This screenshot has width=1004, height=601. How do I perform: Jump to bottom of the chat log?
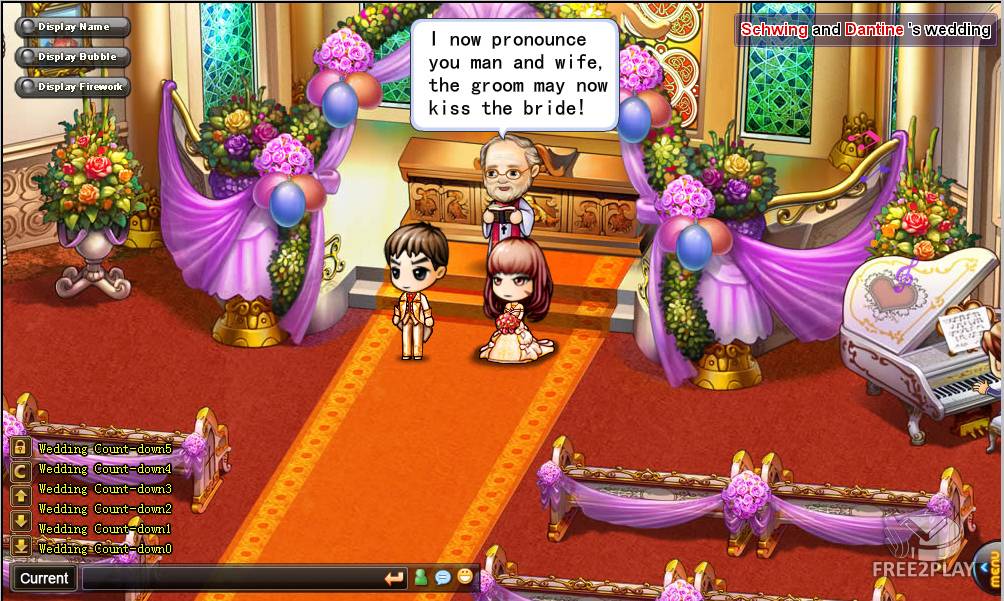coord(20,546)
